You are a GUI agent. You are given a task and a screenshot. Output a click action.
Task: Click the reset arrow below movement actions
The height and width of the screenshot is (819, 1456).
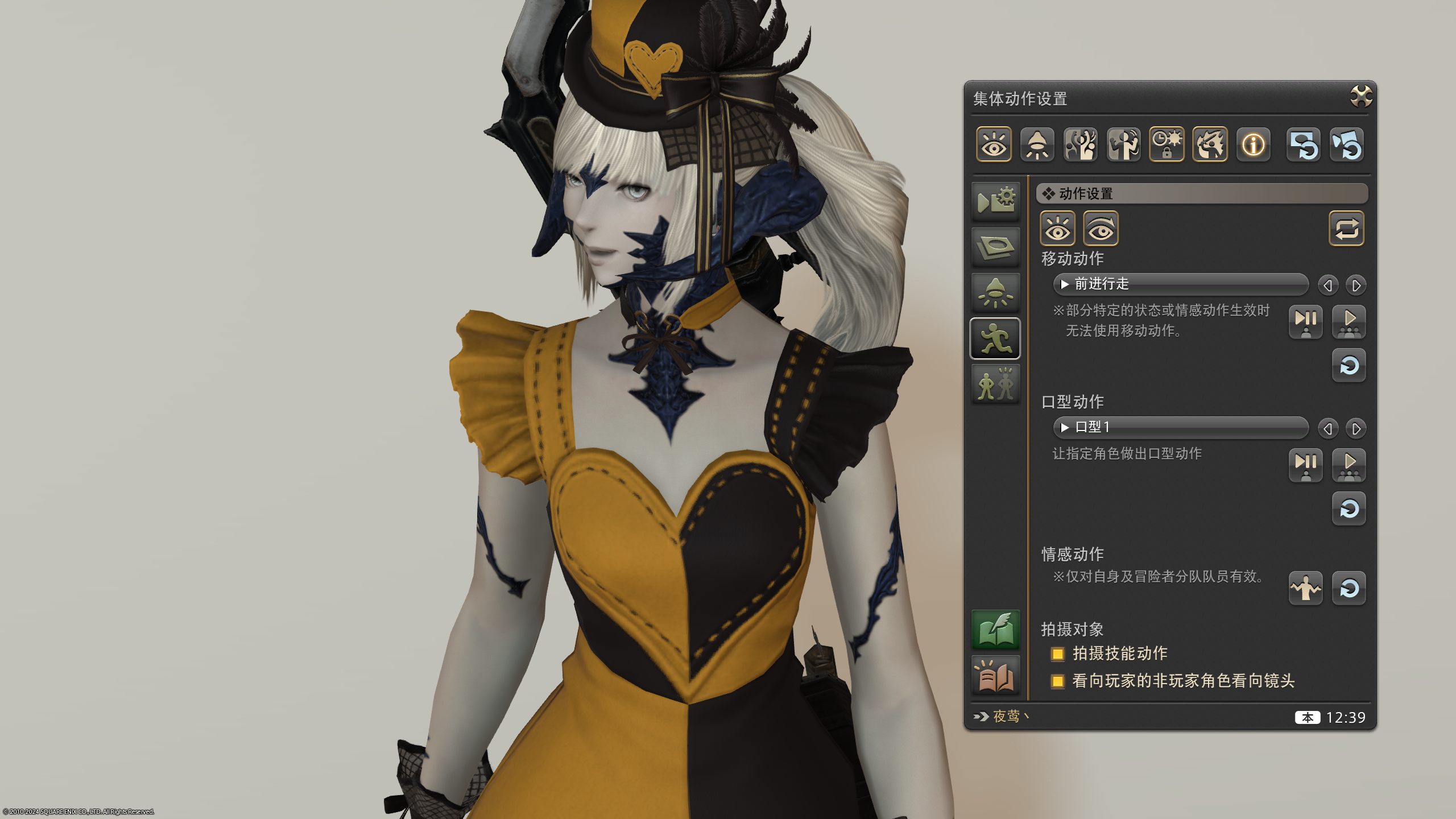pos(1349,366)
